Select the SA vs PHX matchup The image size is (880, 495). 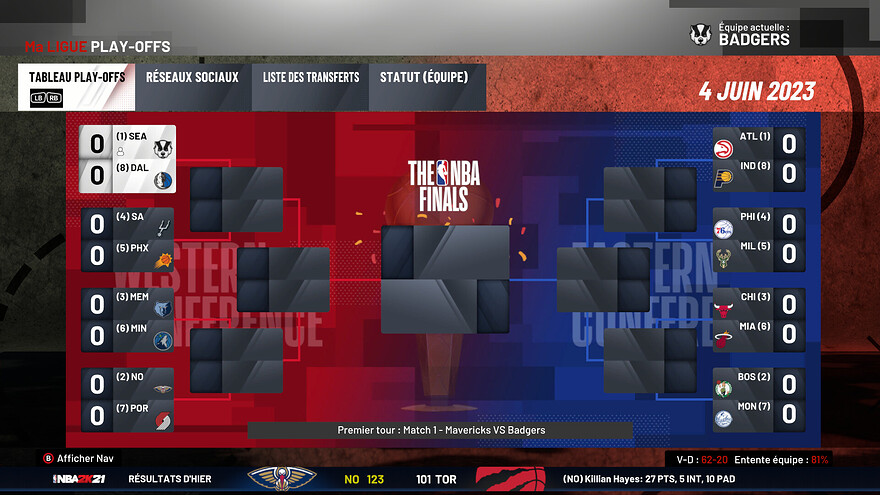128,240
